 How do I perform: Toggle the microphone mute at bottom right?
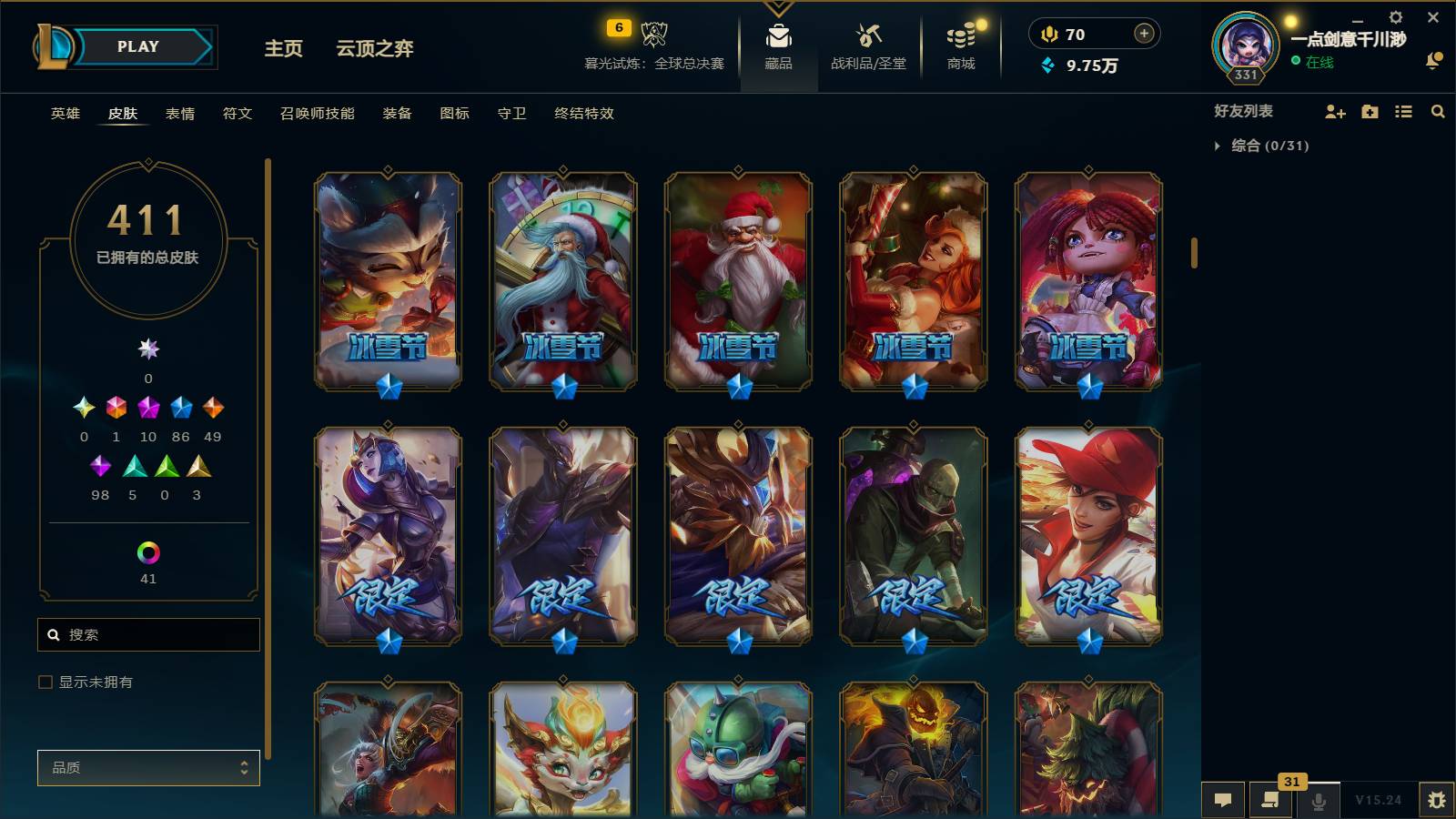coord(1318,800)
